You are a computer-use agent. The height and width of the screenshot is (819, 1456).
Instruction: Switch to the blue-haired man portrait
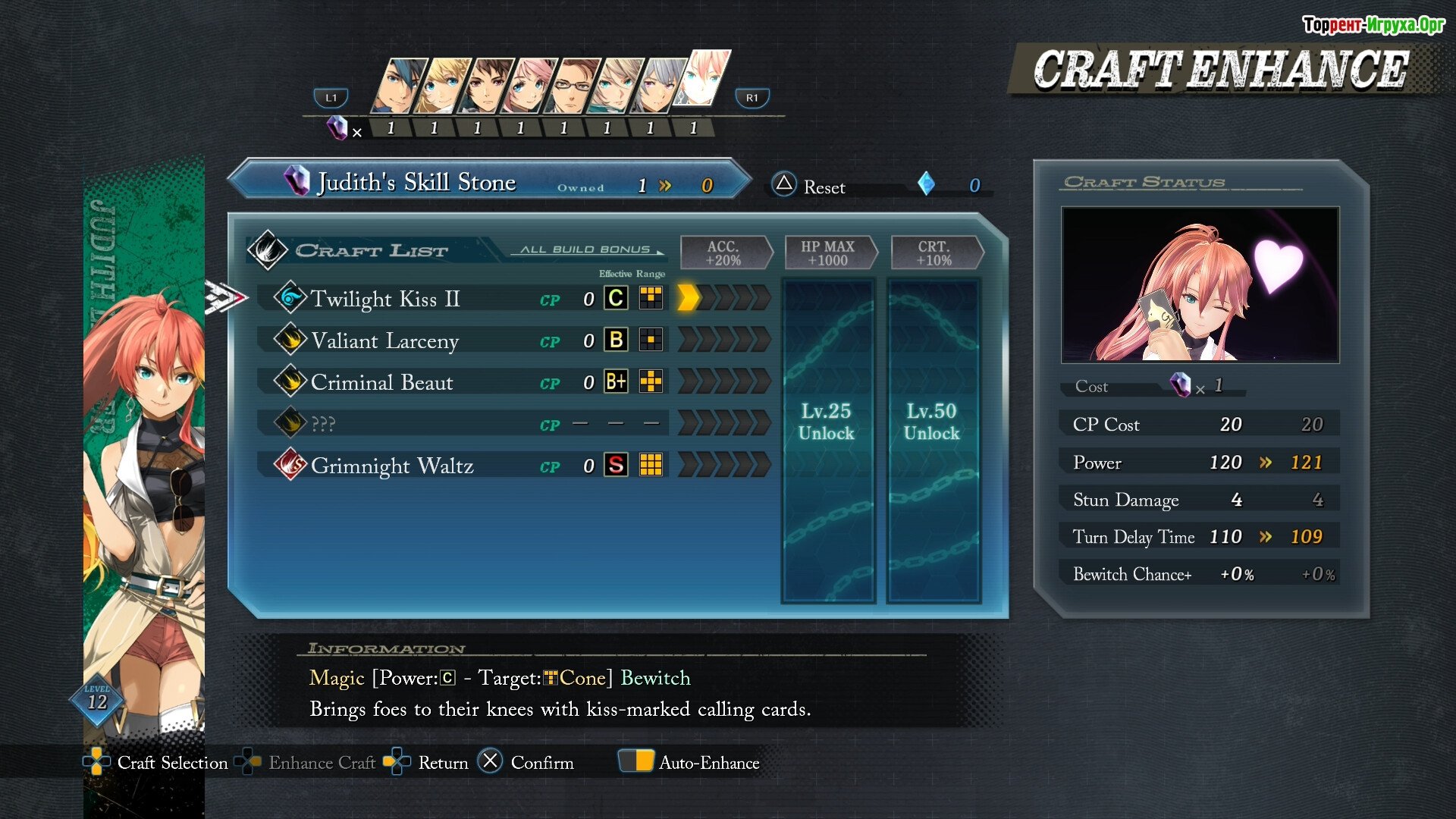pyautogui.click(x=397, y=86)
